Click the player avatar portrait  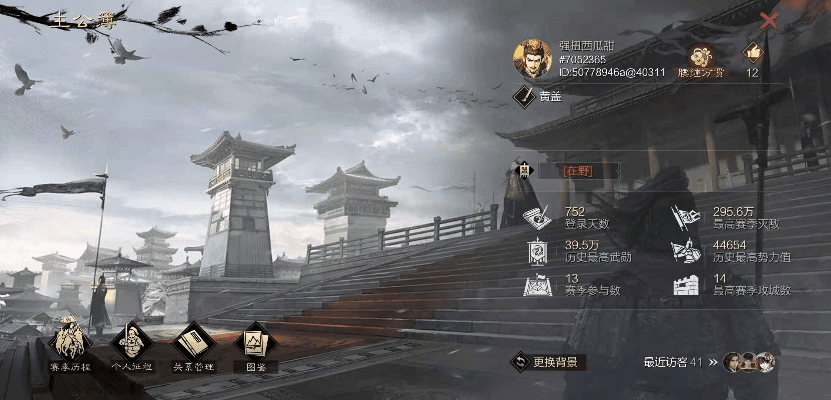(x=533, y=59)
